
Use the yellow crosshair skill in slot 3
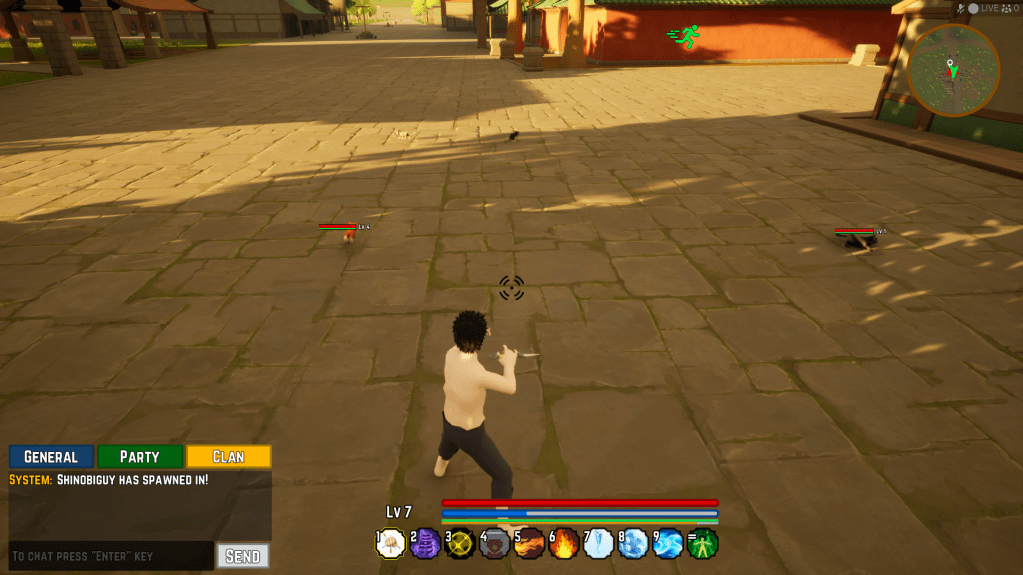click(x=460, y=544)
